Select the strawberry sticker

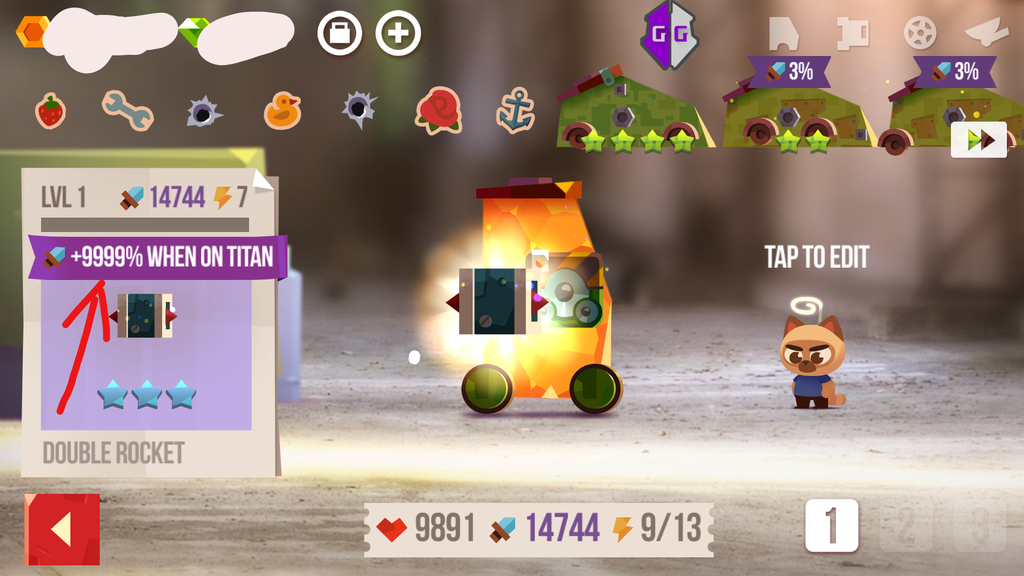(50, 110)
